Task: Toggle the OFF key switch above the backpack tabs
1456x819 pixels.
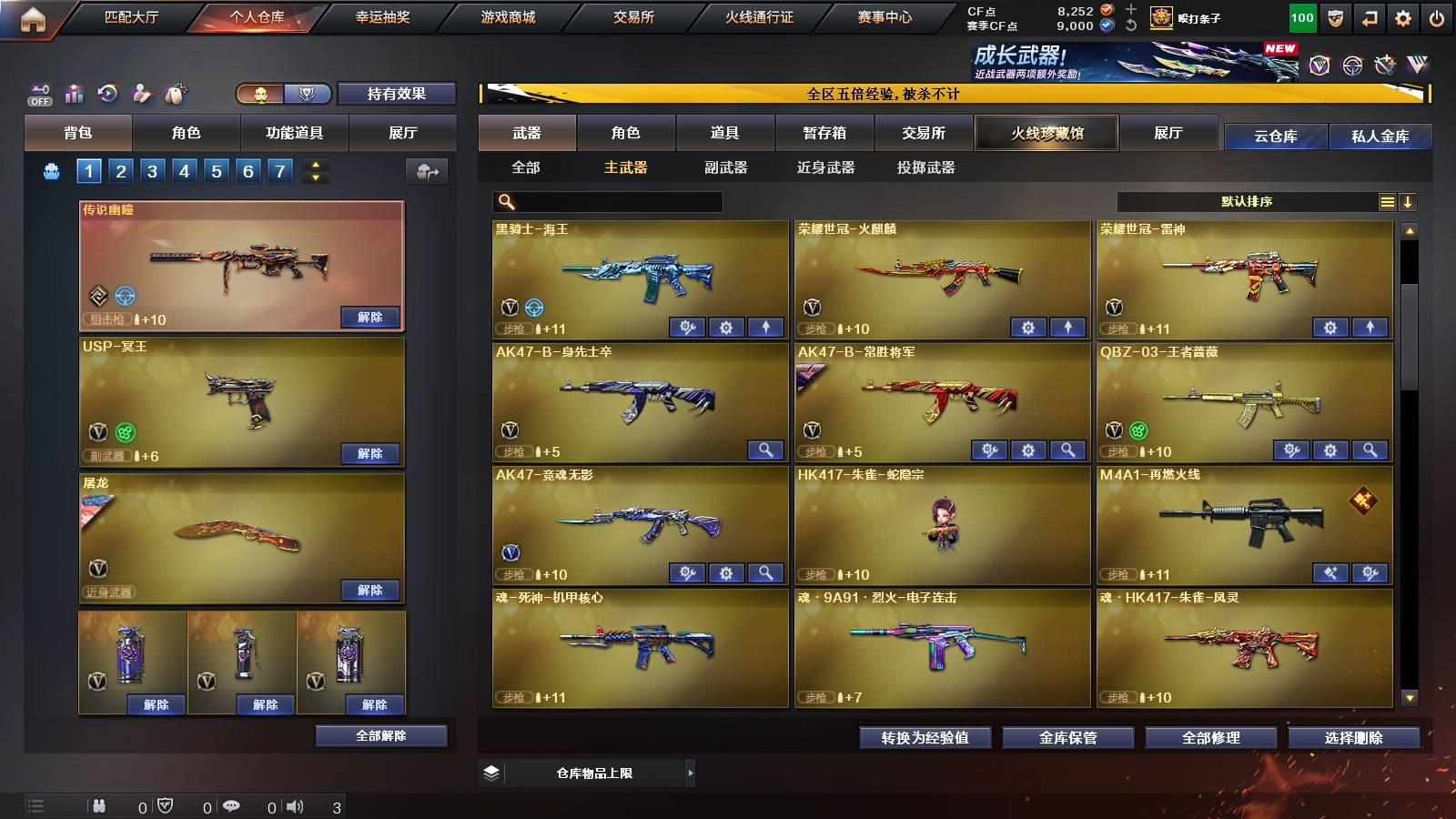Action: tap(38, 93)
